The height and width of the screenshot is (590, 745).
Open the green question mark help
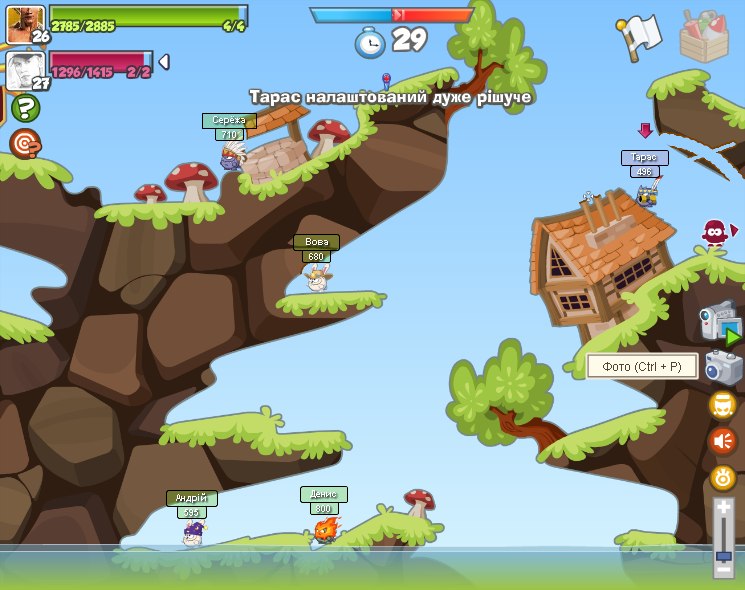click(x=25, y=108)
